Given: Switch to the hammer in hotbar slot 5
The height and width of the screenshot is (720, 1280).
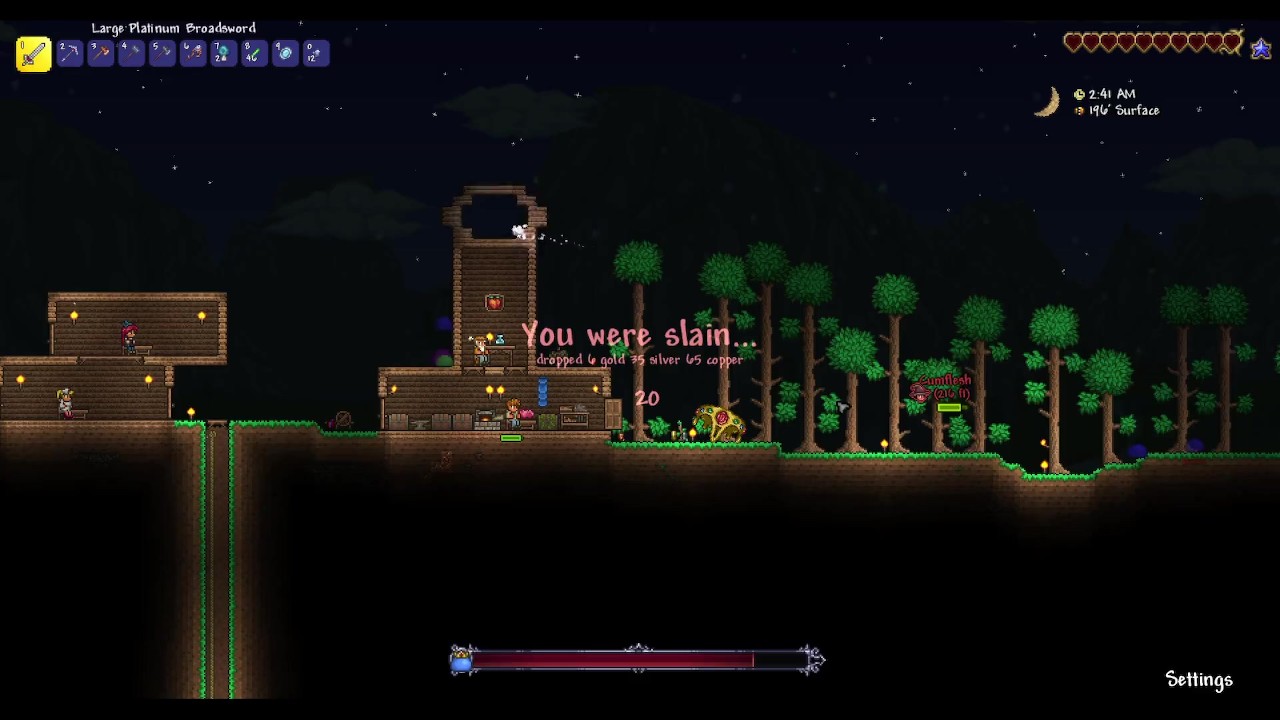Looking at the screenshot, I should (162, 53).
